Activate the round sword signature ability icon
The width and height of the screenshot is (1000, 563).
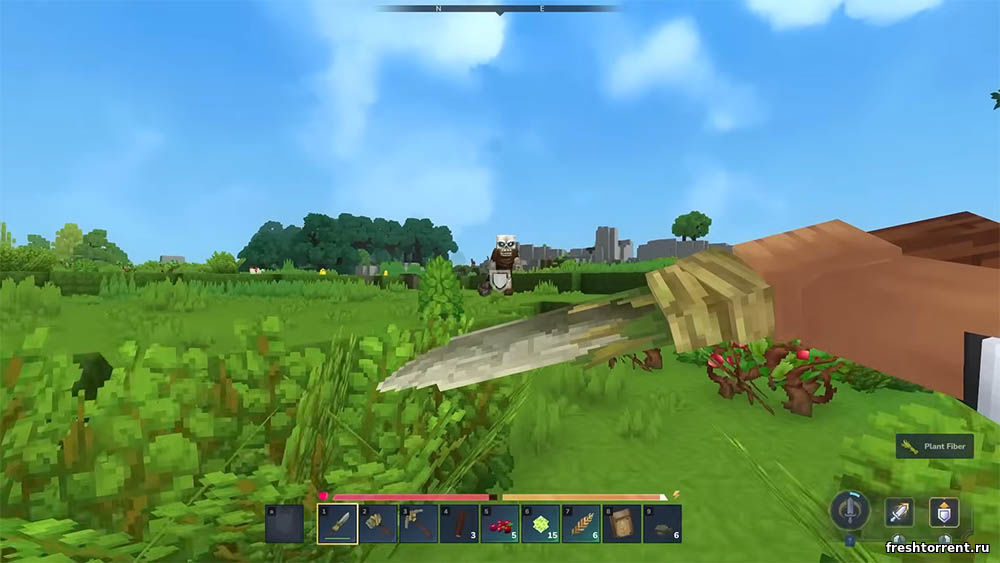tap(849, 511)
